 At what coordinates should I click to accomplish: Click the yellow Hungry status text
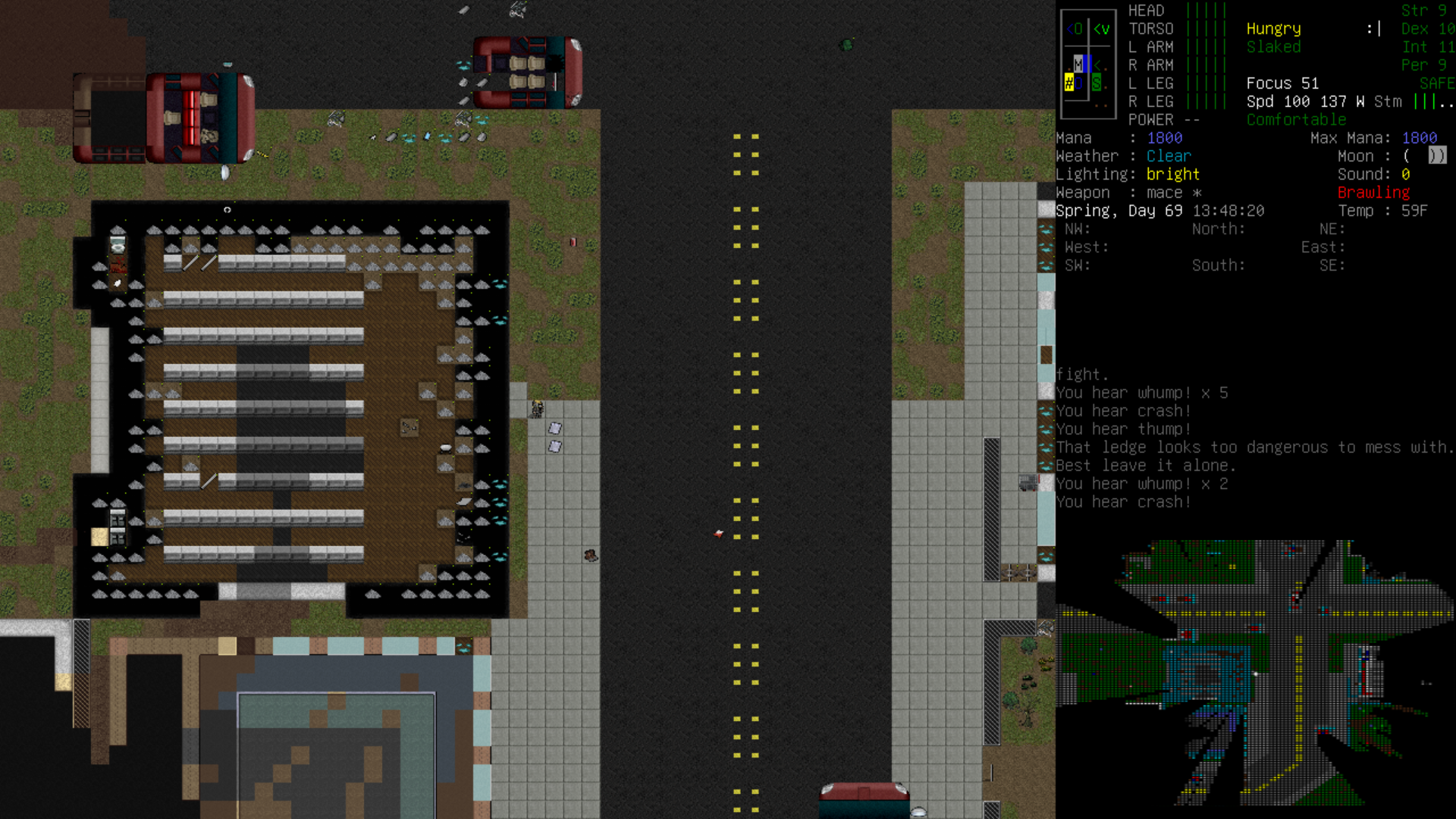[1273, 29]
